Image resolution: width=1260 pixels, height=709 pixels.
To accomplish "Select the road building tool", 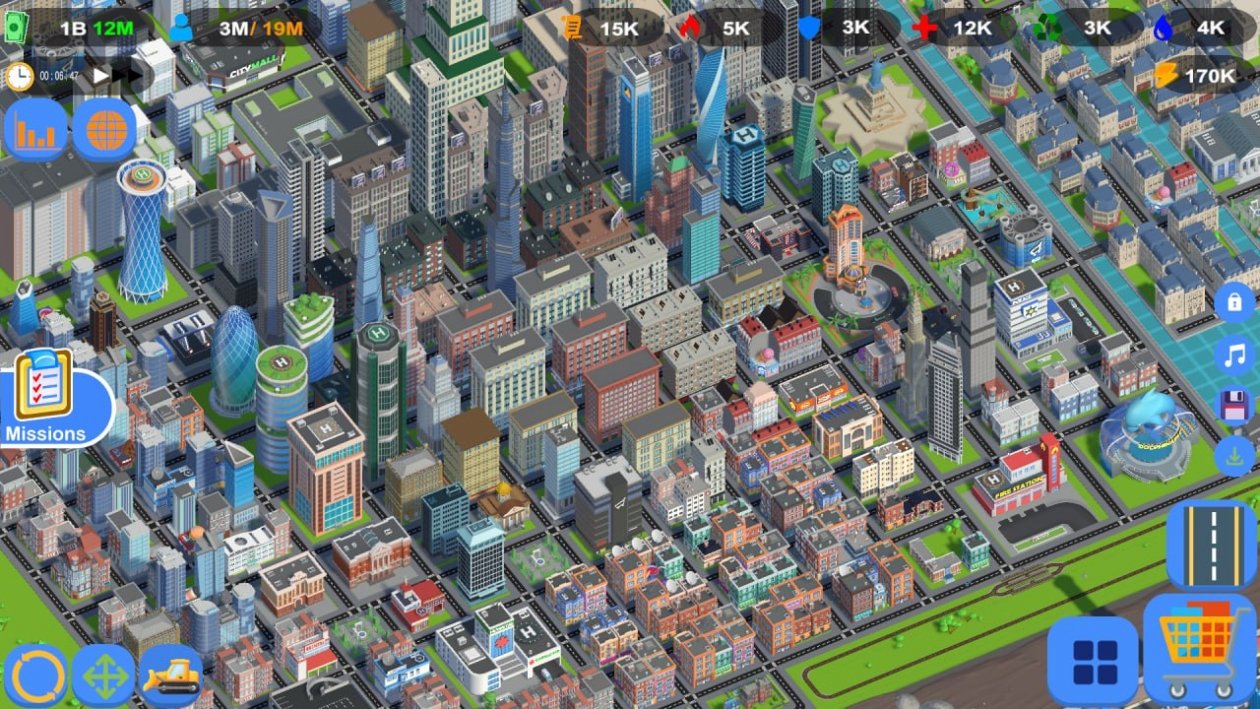I will (x=1211, y=545).
